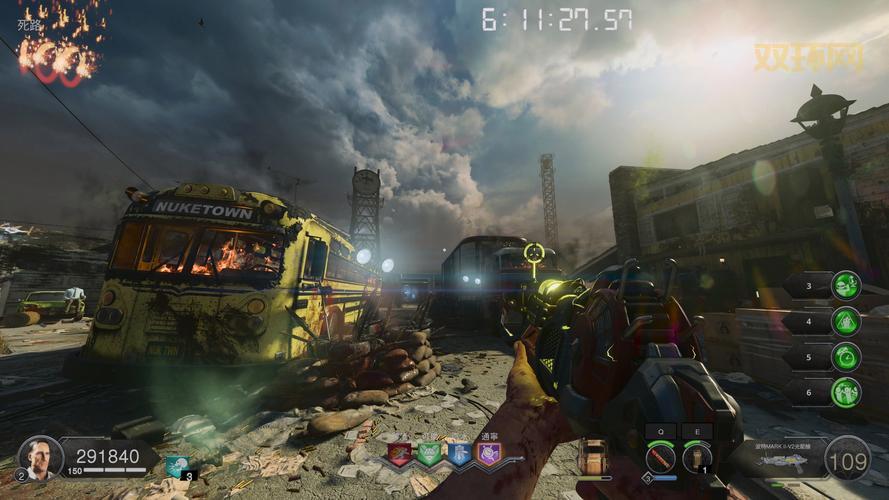Activate the triangle elixir in slot 4

[x=846, y=321]
